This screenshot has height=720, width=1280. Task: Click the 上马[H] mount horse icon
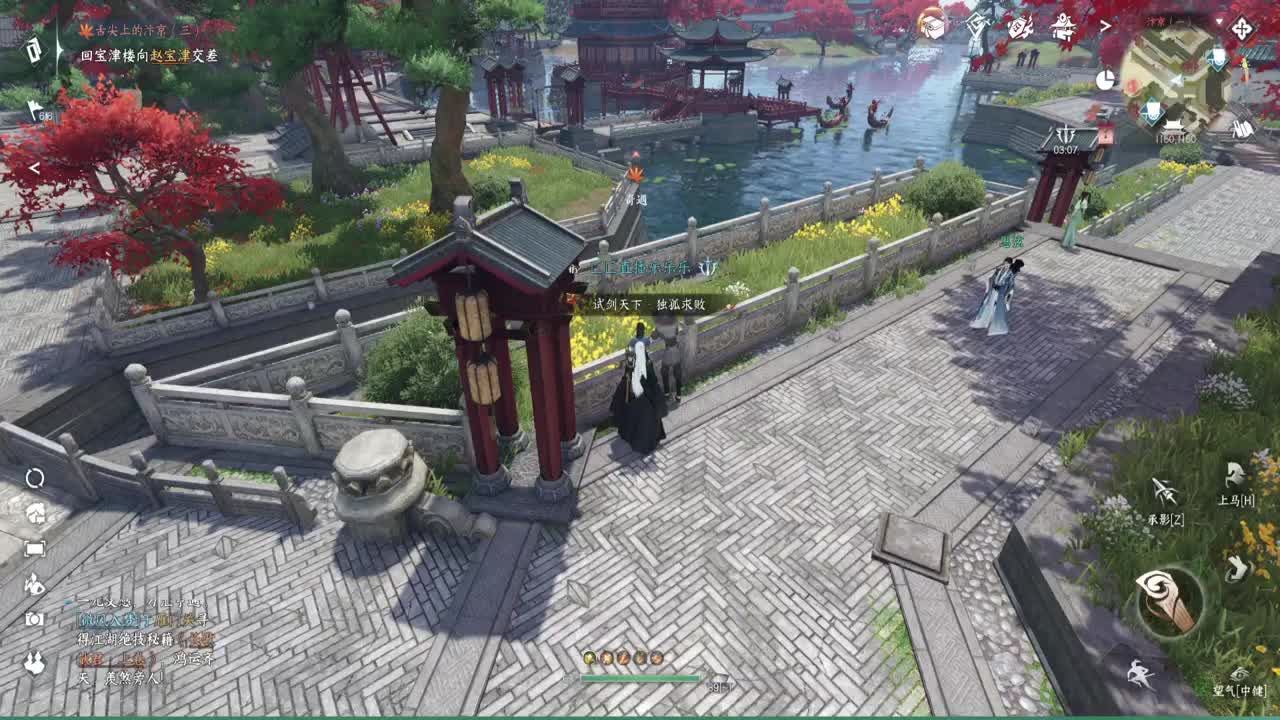(1234, 475)
